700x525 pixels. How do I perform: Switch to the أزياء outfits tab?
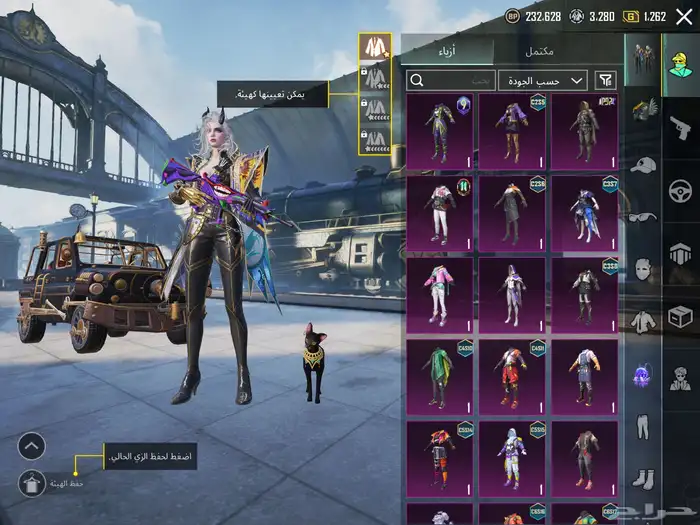(x=448, y=51)
